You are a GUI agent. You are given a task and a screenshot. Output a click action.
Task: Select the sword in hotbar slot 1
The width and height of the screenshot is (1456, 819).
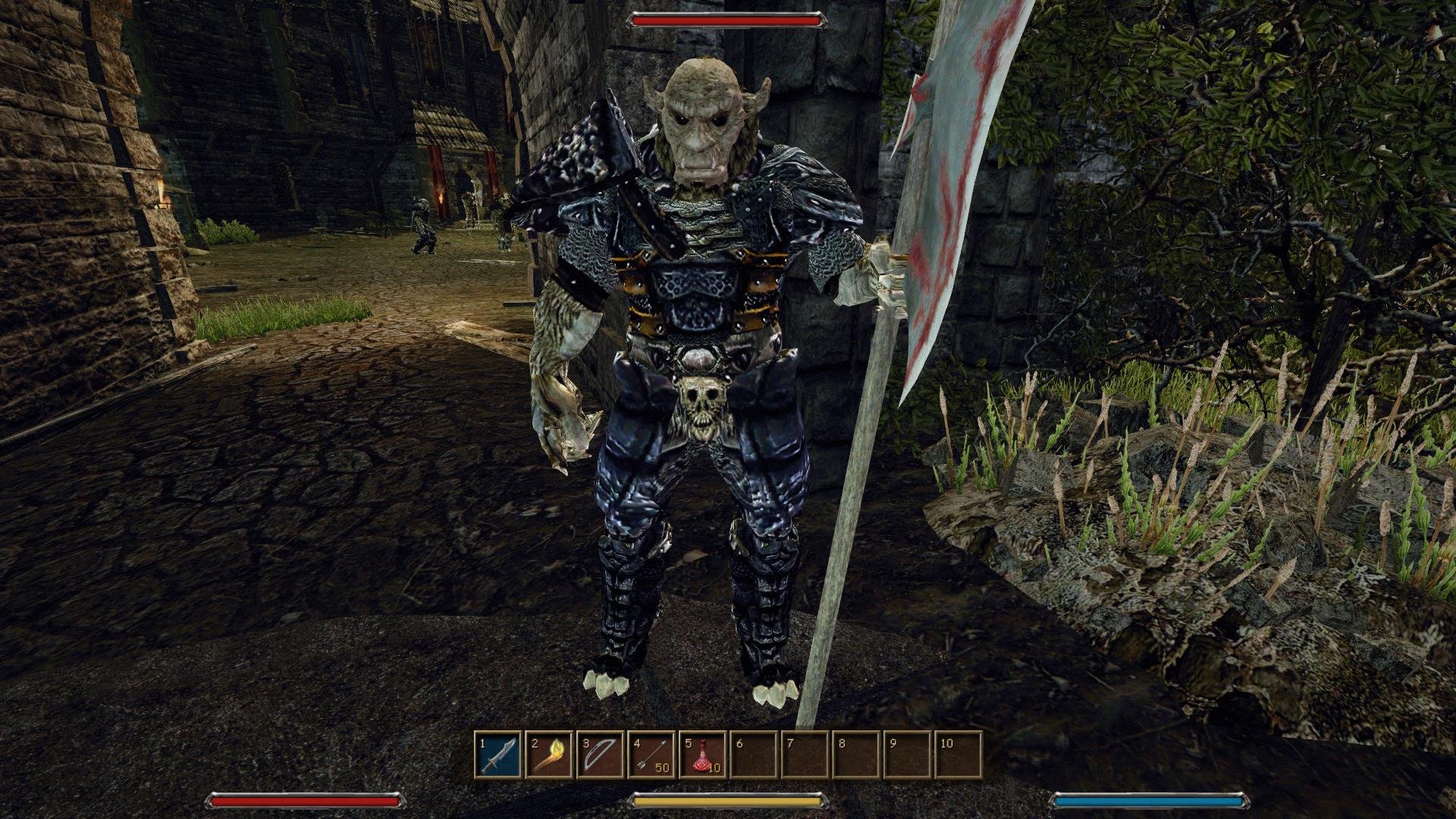[x=499, y=755]
